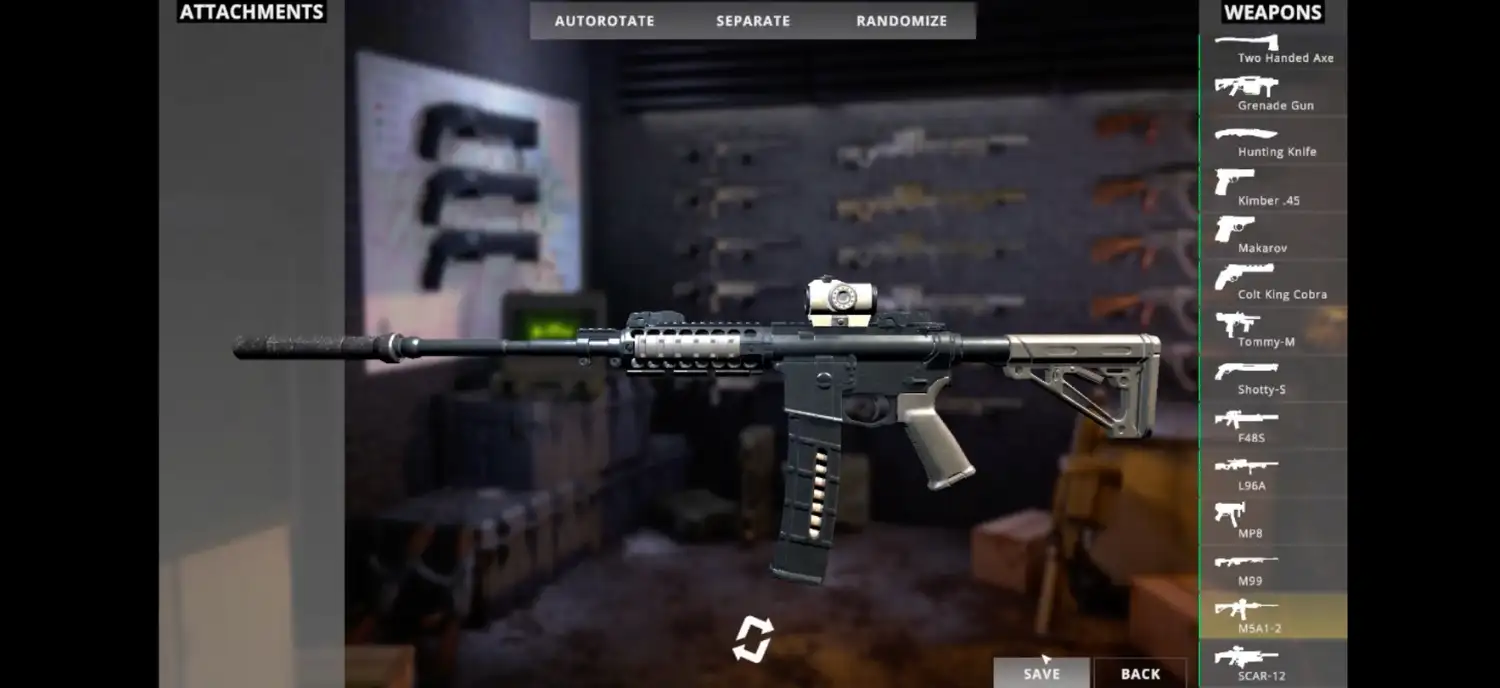Go back with the Back button
The width and height of the screenshot is (1500, 688).
click(1140, 673)
